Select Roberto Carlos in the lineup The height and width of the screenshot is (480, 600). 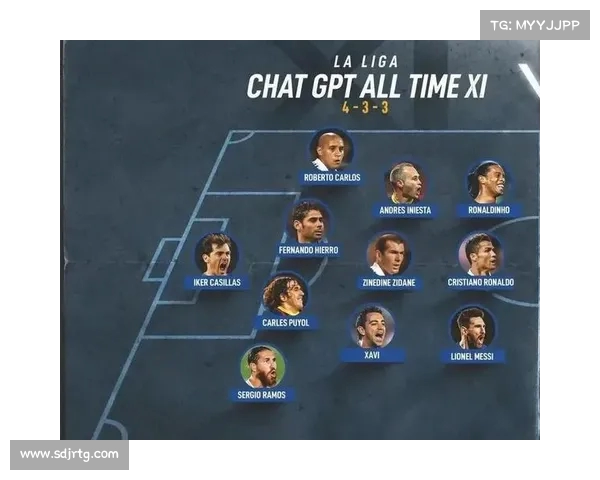[331, 151]
